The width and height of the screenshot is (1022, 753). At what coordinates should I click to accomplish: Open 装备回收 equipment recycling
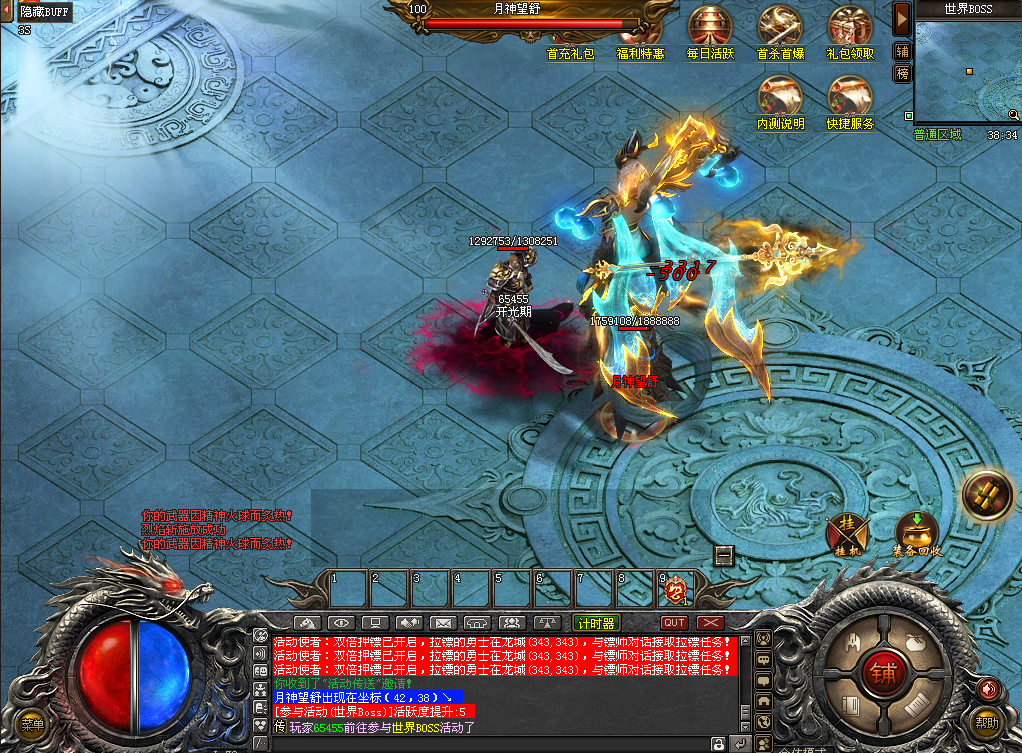pyautogui.click(x=917, y=532)
